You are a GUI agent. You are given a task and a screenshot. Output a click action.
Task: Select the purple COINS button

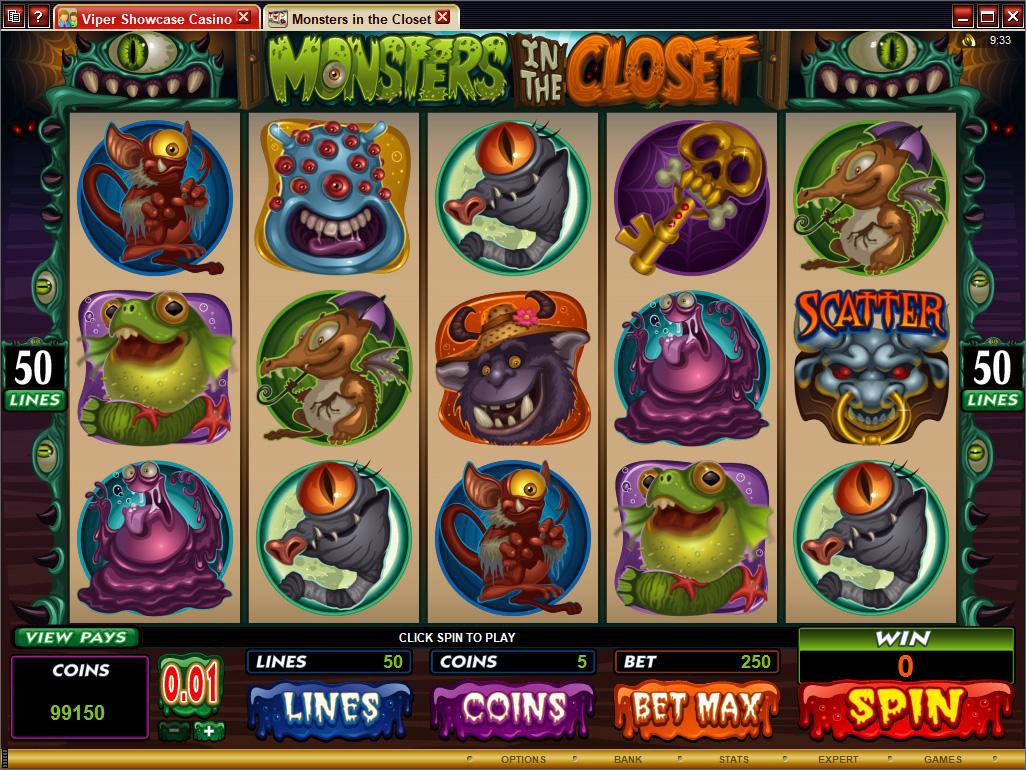click(512, 709)
